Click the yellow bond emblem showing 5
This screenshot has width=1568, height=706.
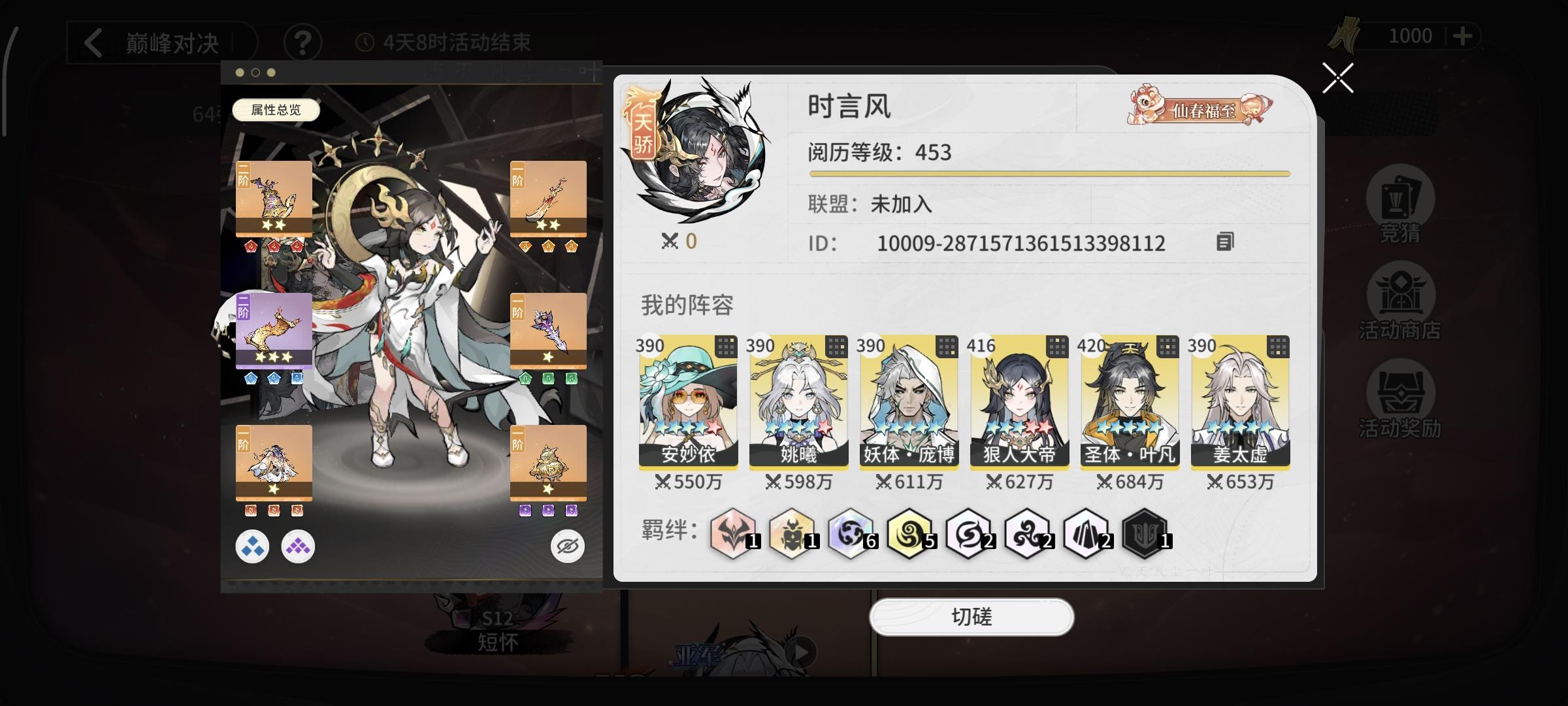click(x=908, y=535)
